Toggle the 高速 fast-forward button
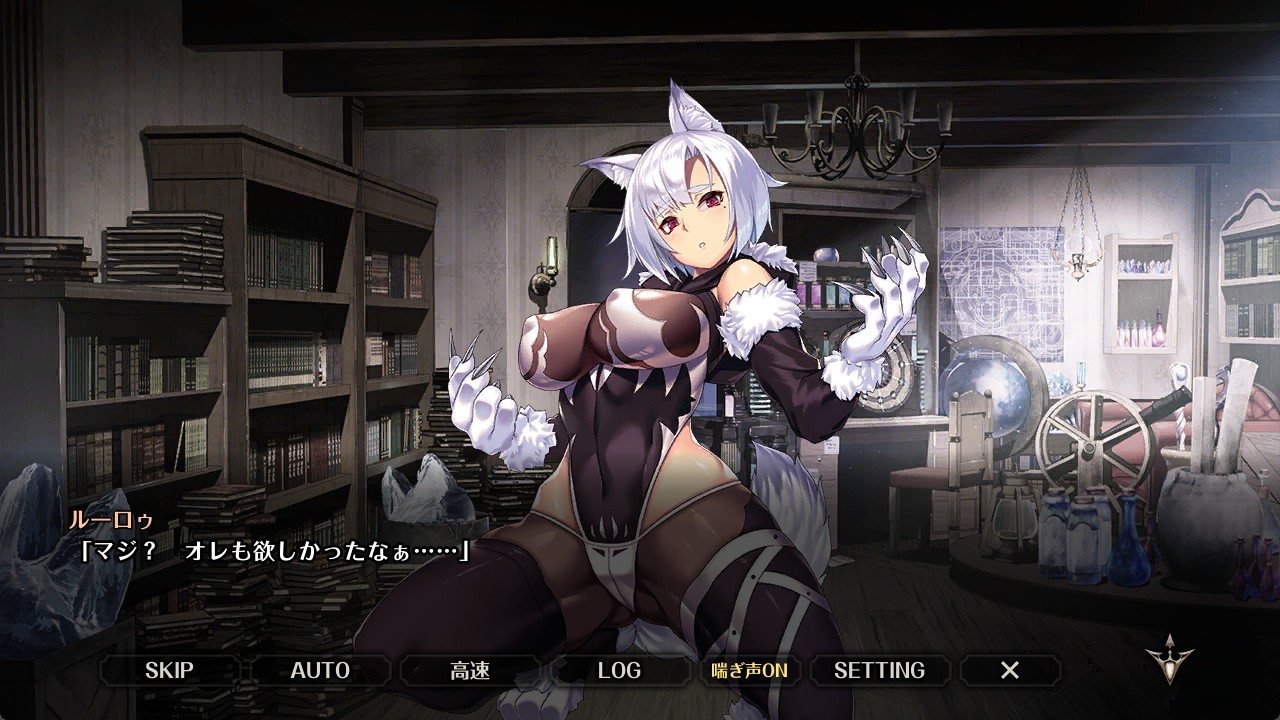The image size is (1280, 720). [x=470, y=670]
